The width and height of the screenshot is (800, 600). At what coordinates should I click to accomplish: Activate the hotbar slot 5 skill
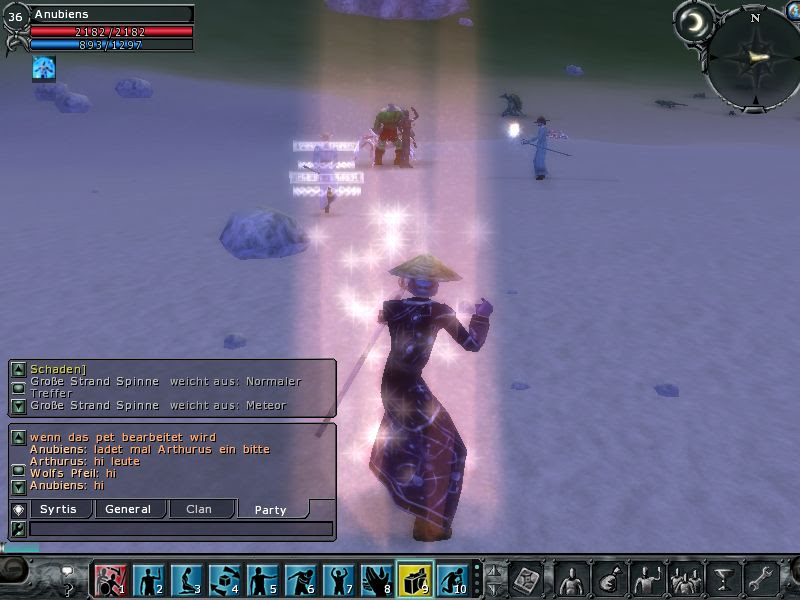point(262,580)
